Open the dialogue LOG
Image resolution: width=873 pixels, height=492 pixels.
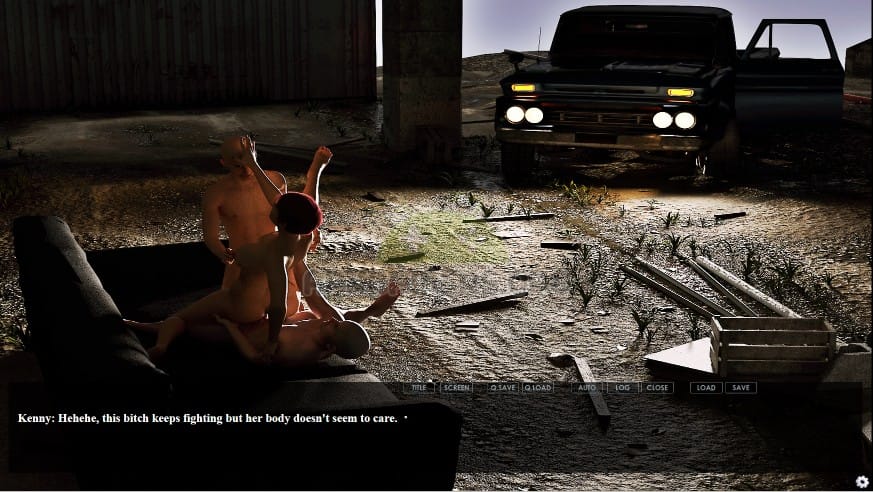coord(622,387)
